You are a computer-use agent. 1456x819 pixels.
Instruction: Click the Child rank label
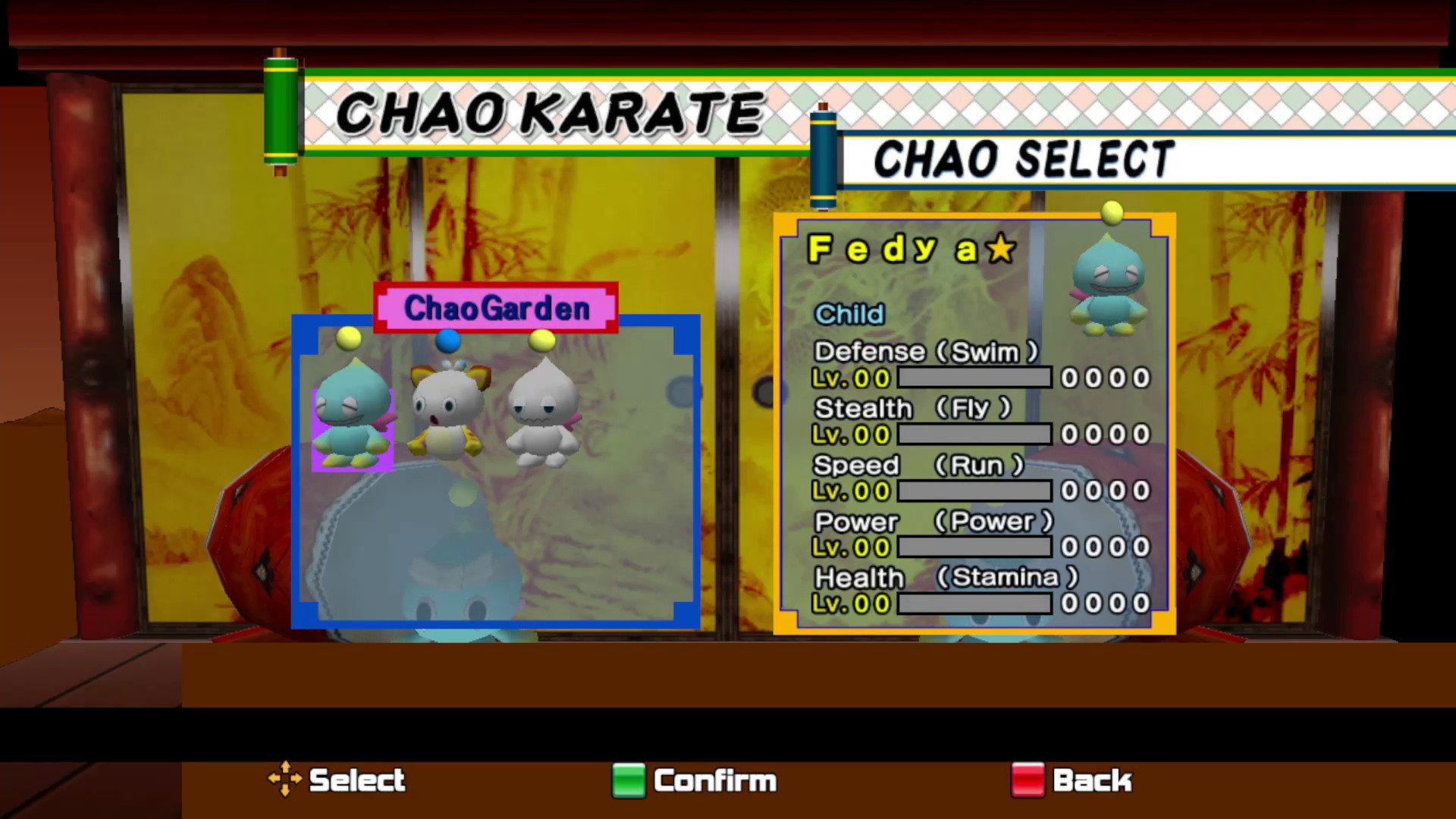click(848, 314)
